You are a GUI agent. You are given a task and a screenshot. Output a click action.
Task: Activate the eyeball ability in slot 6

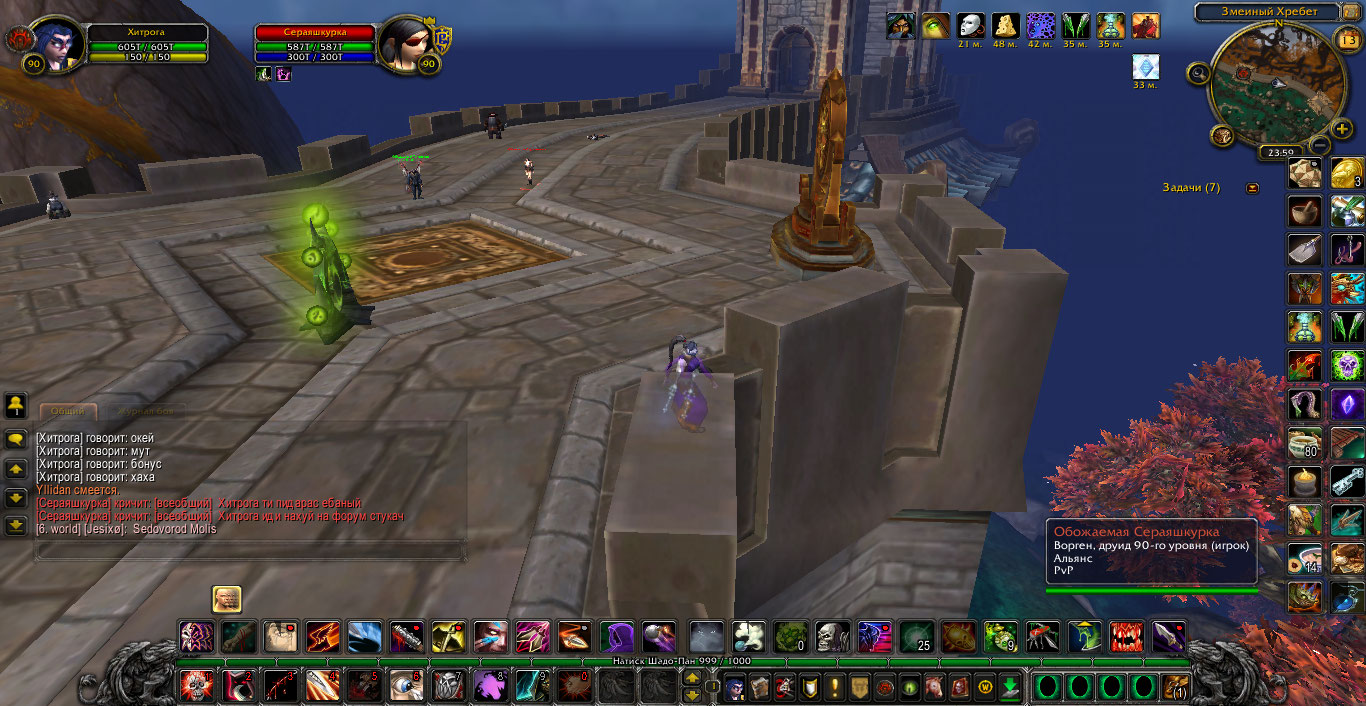point(405,686)
